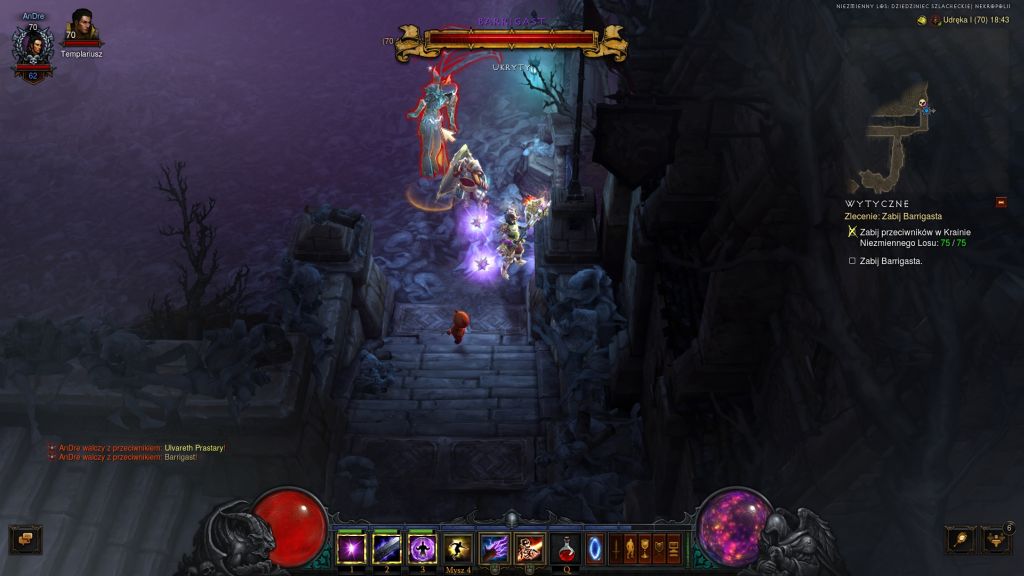The image size is (1024, 576).
Task: Click the Udręka I difficulty indicator
Action: (954, 20)
